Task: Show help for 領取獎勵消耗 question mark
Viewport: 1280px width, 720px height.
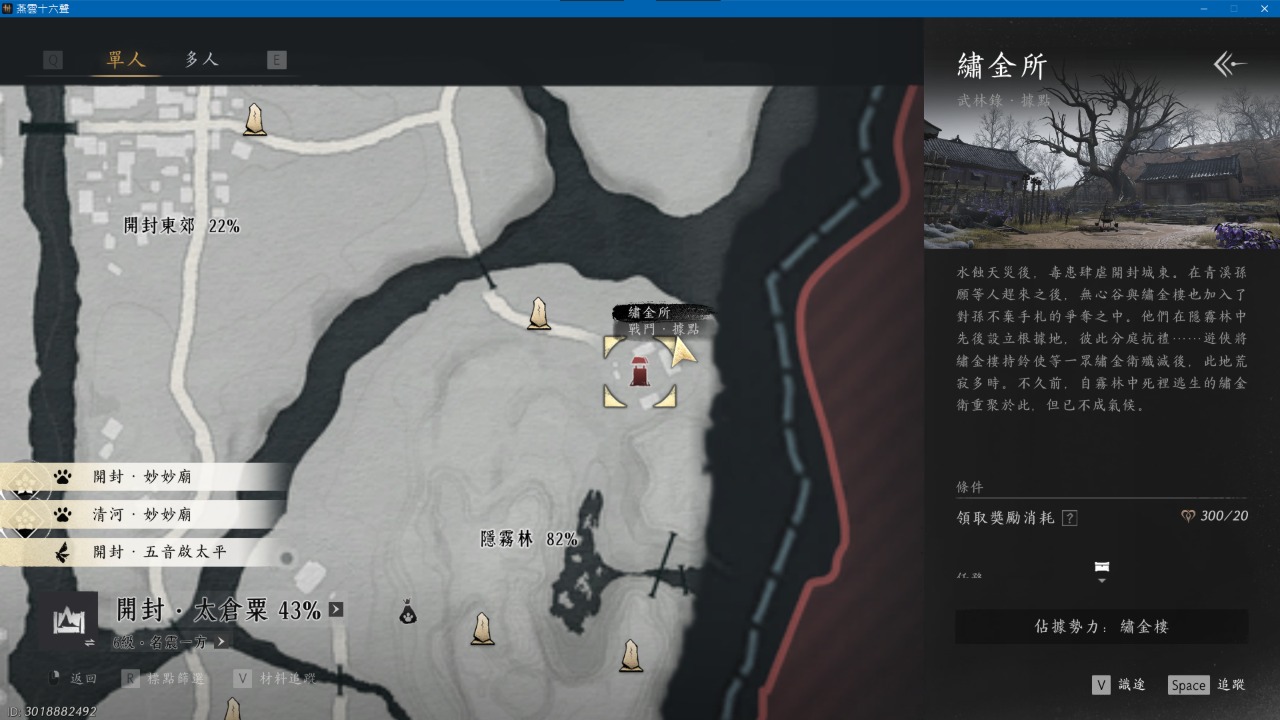Action: pos(1070,518)
